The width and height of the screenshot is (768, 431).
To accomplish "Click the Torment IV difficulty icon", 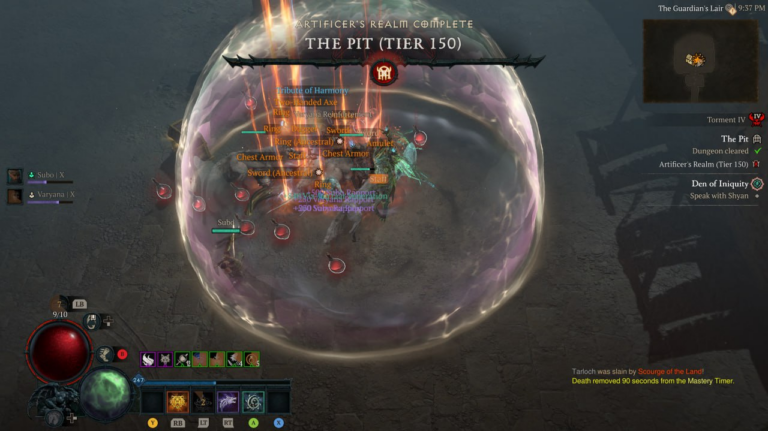I will (756, 119).
